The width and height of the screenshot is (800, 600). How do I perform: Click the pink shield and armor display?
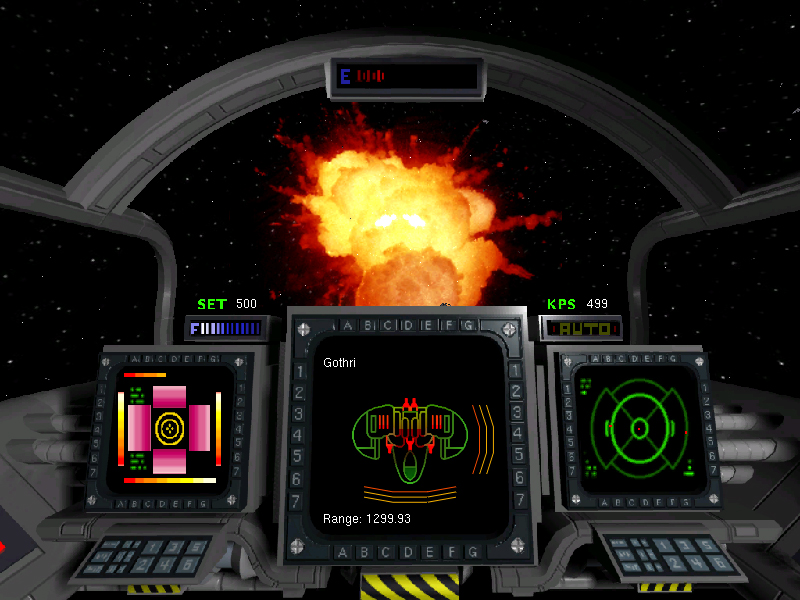[170, 427]
